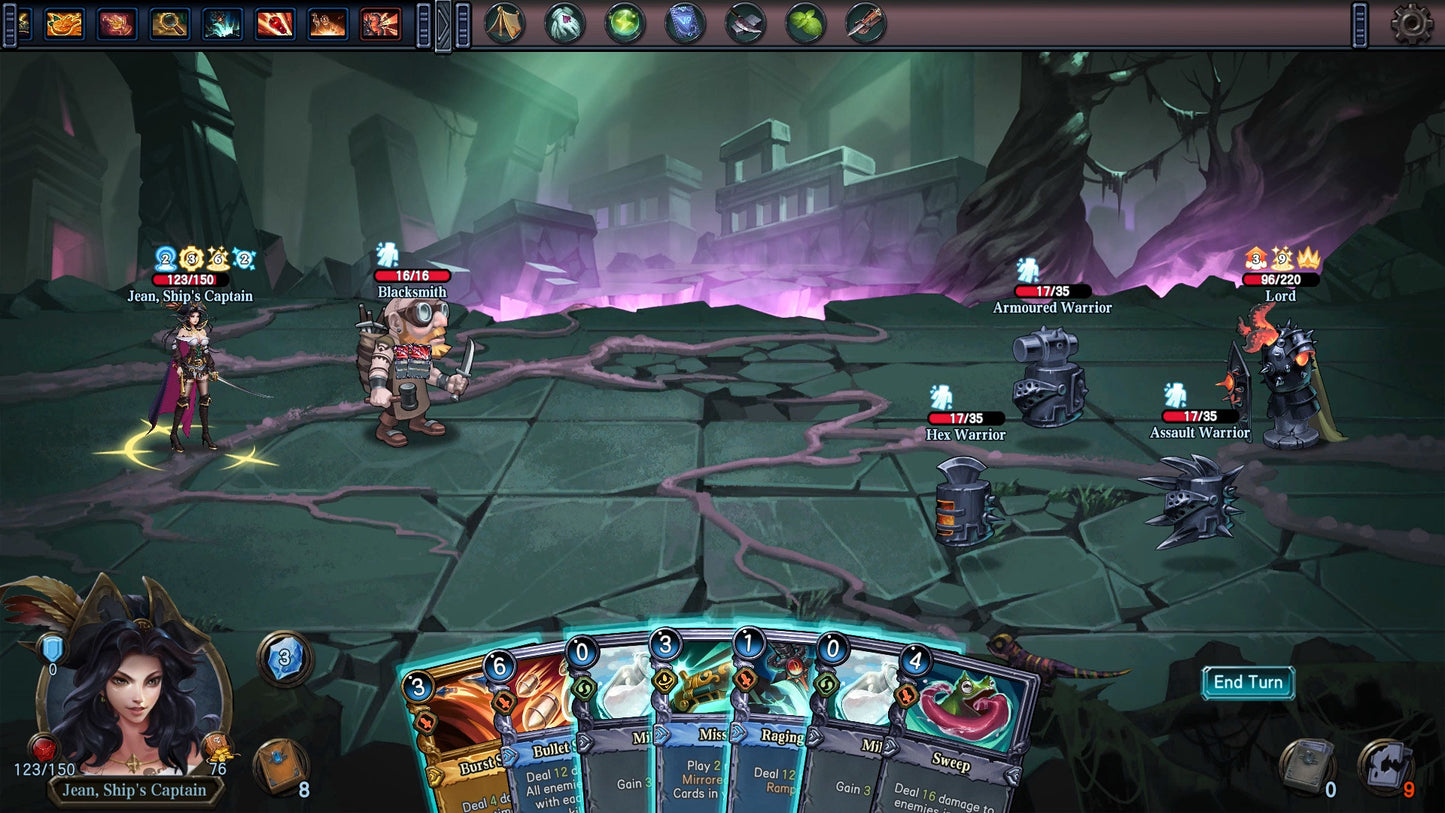The height and width of the screenshot is (813, 1445).
Task: Click the cleaver relic icon
Action: pos(745,23)
